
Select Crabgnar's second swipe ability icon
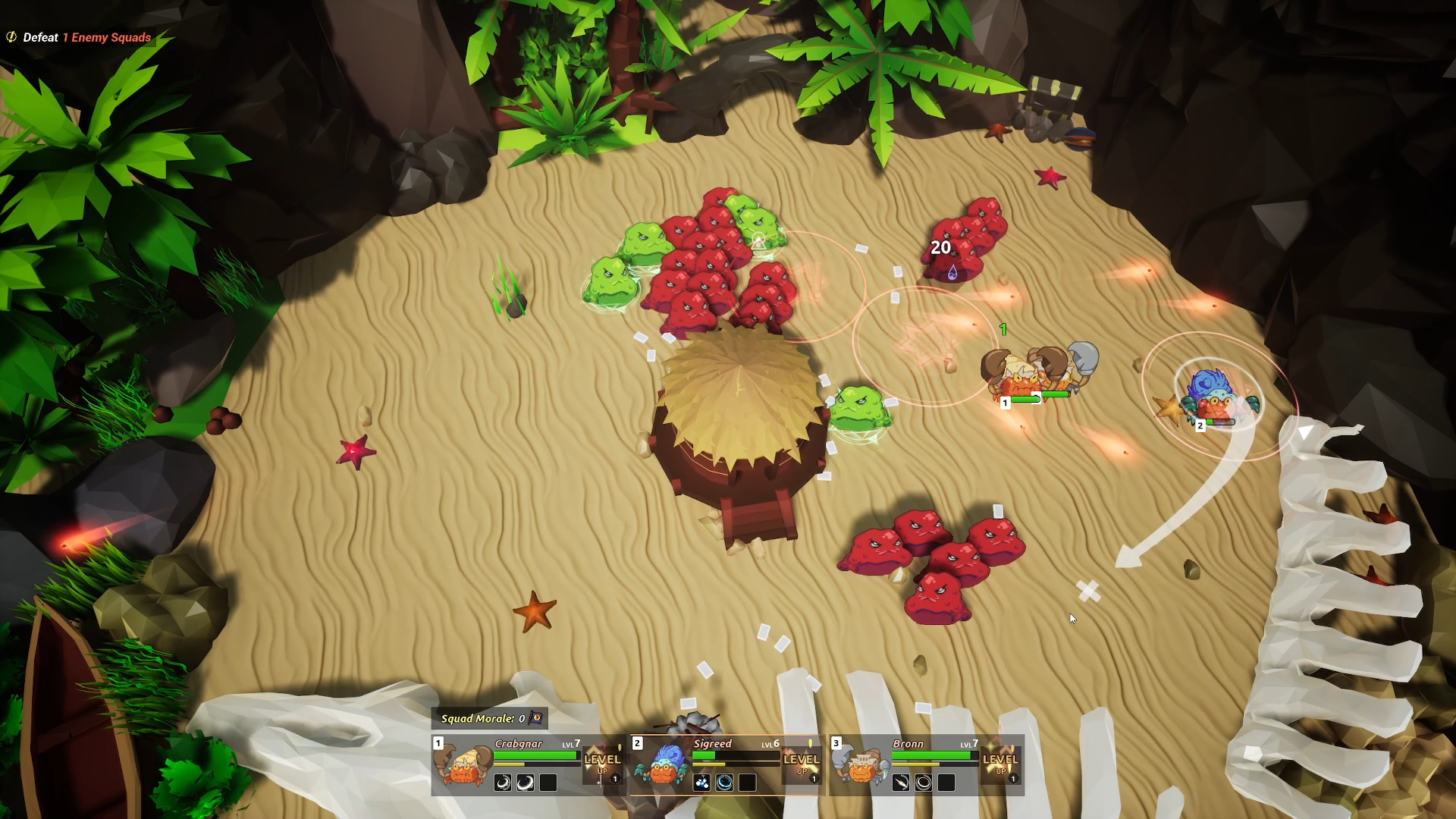[524, 784]
